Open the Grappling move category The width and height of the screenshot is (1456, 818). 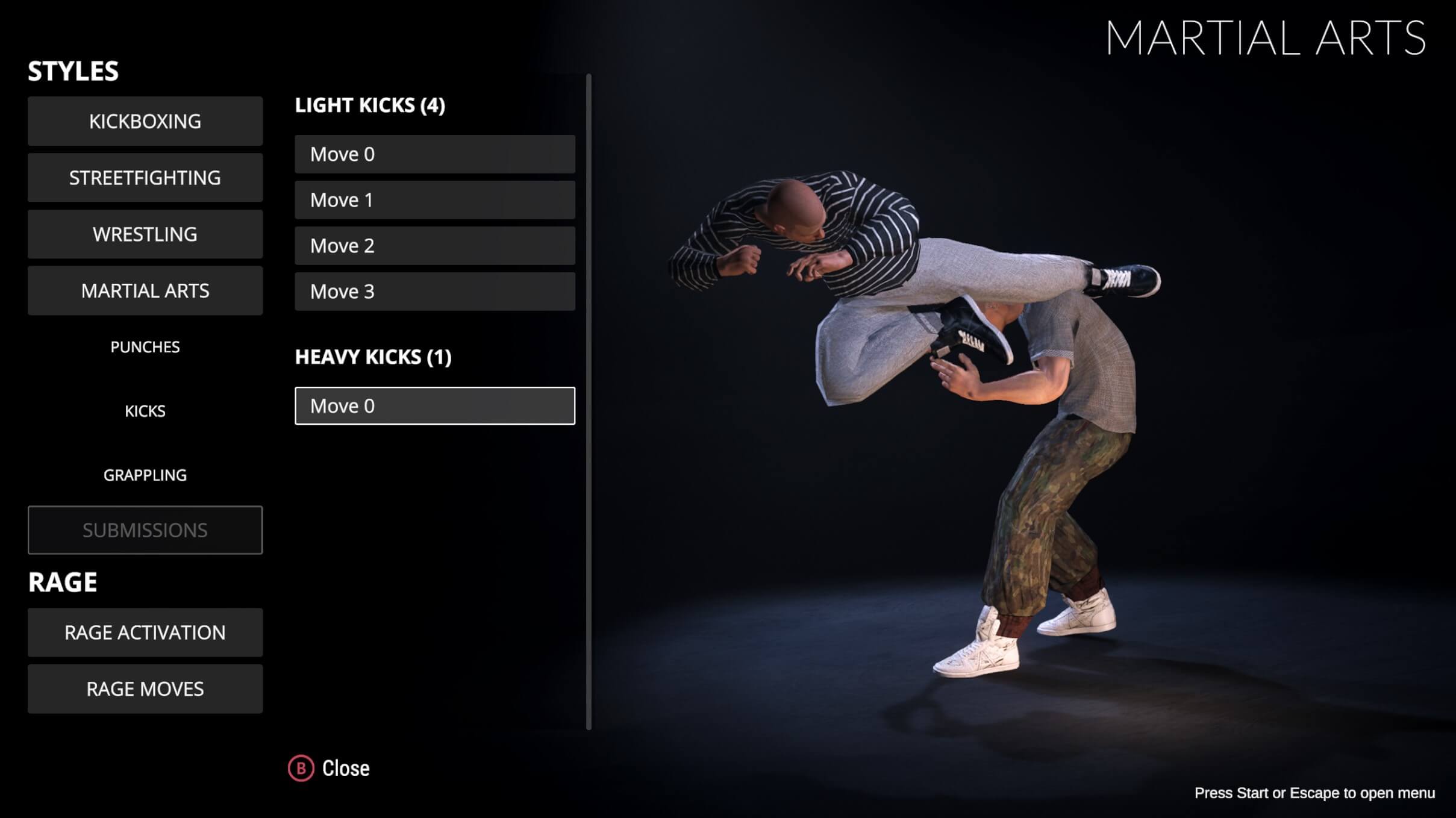coord(145,475)
